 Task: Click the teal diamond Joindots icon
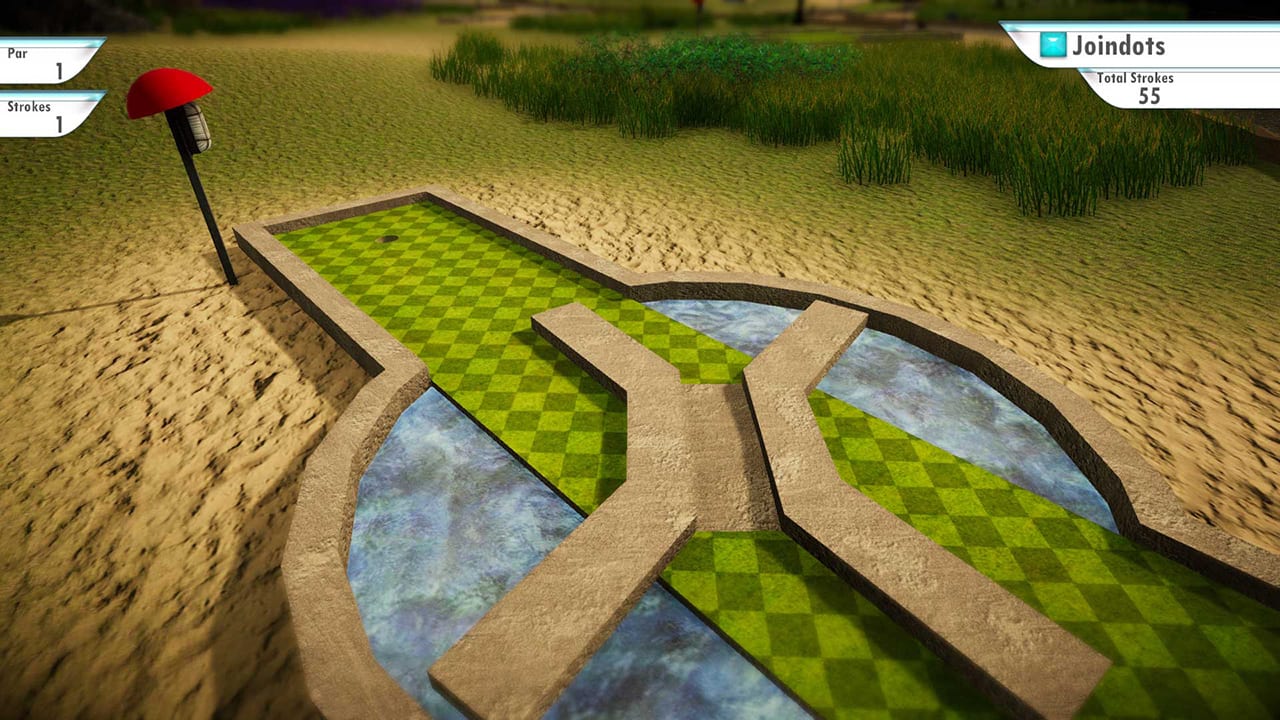click(1051, 46)
